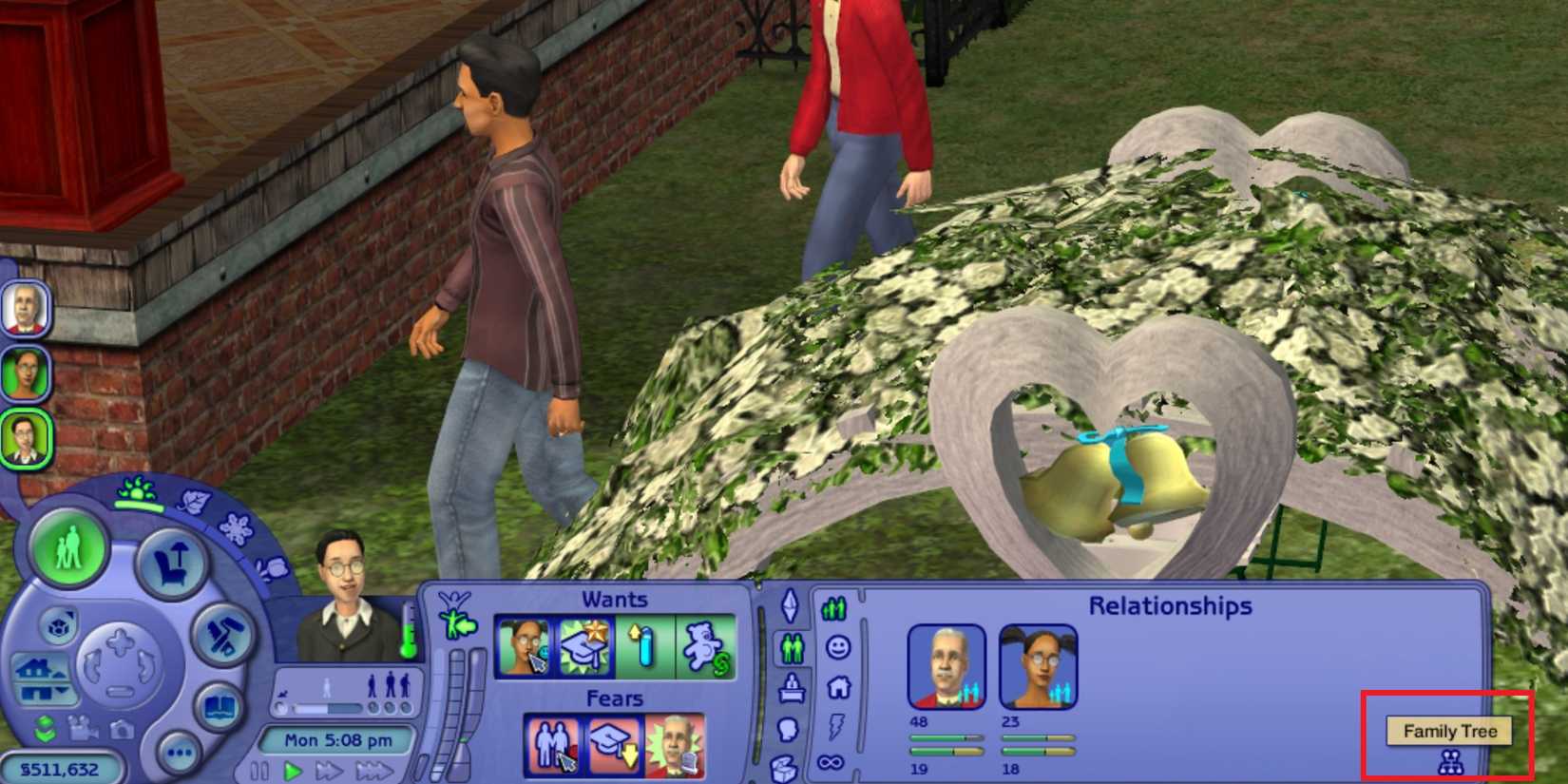Screen dimensions: 1568x784
Task: Enable the chemistry lightning bolt filter
Action: pyautogui.click(x=834, y=724)
